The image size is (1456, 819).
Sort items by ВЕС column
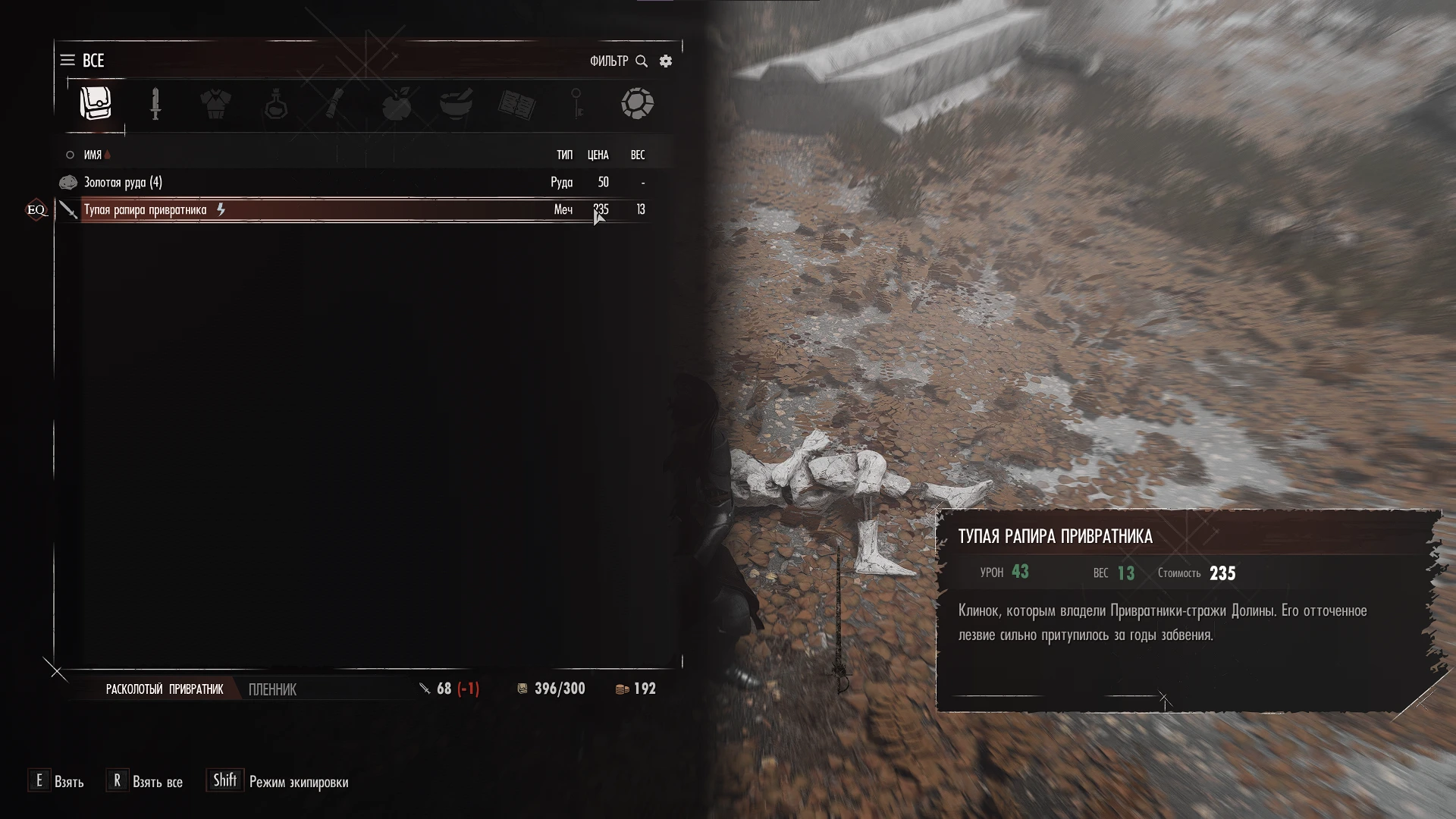(x=638, y=155)
